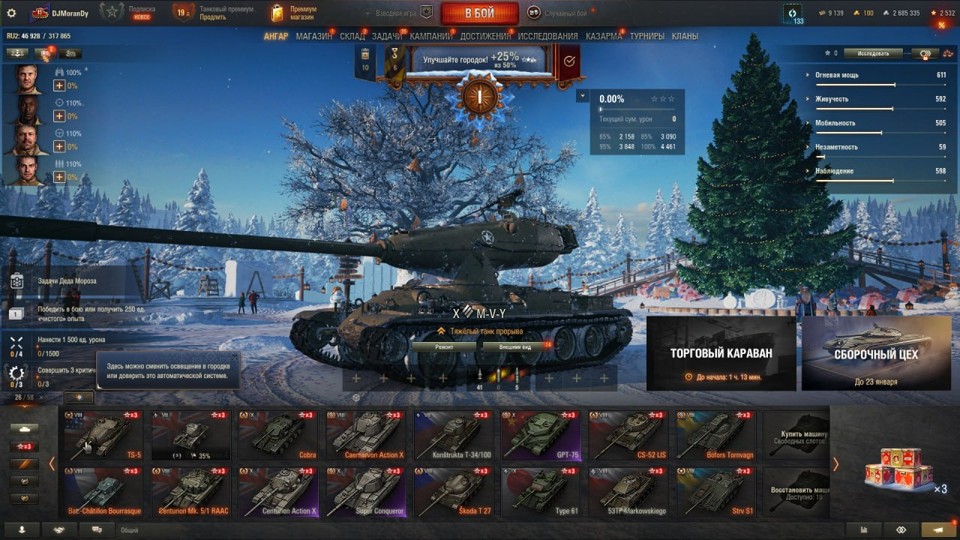Go to the ЗАДАЧИ tab
The image size is (960, 540).
tap(387, 36)
